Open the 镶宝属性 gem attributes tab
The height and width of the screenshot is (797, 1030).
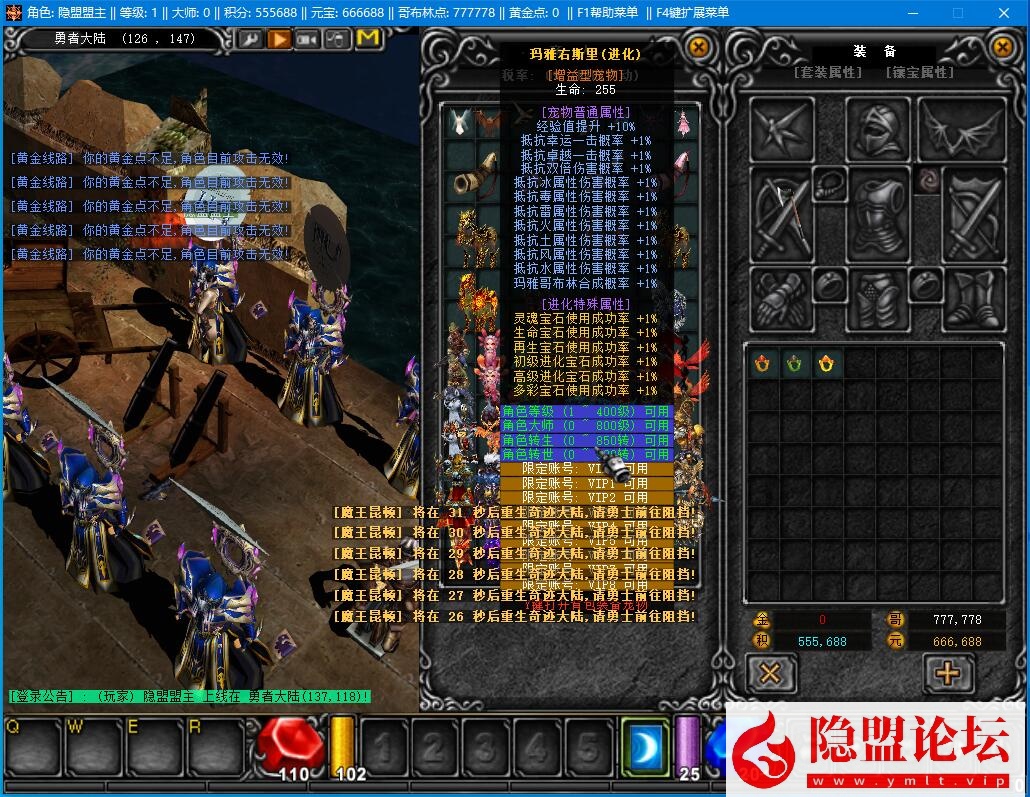pos(919,72)
